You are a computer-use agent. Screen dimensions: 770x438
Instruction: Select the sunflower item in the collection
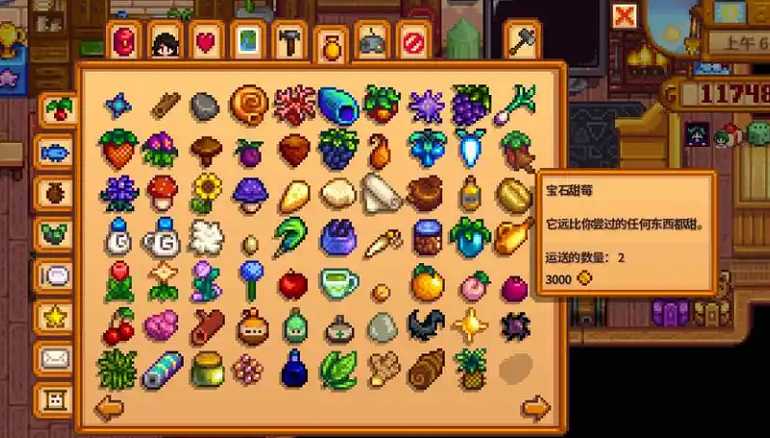(206, 190)
